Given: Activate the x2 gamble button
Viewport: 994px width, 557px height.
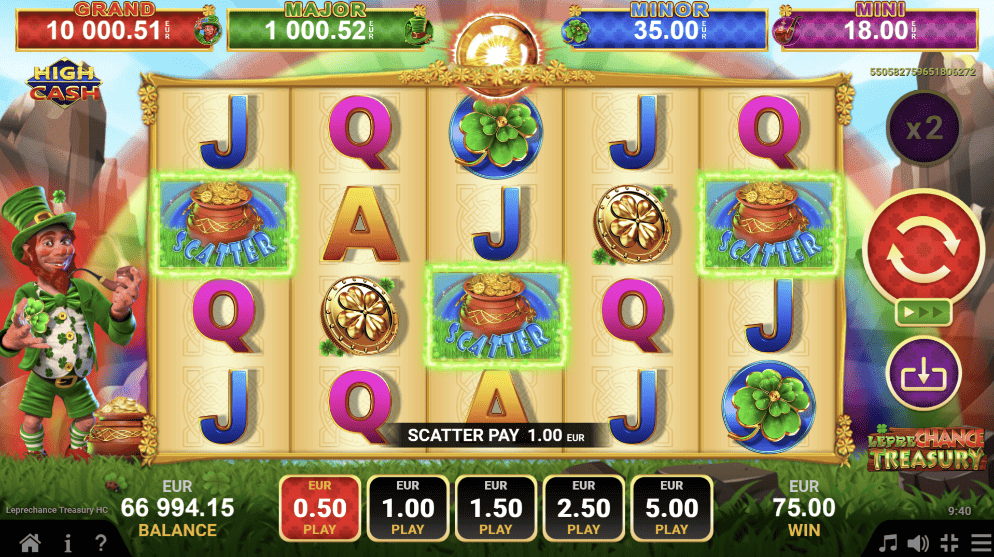Looking at the screenshot, I should pos(923,129).
